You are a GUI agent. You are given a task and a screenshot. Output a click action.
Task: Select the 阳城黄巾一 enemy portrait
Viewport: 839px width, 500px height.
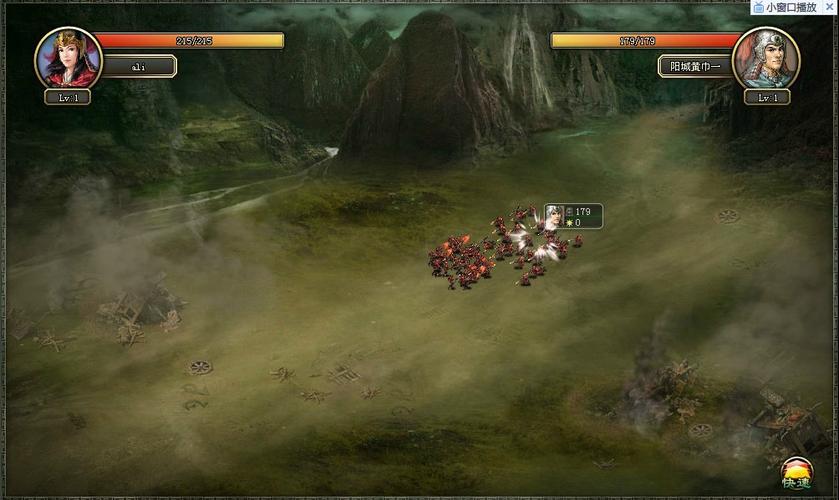[x=766, y=58]
